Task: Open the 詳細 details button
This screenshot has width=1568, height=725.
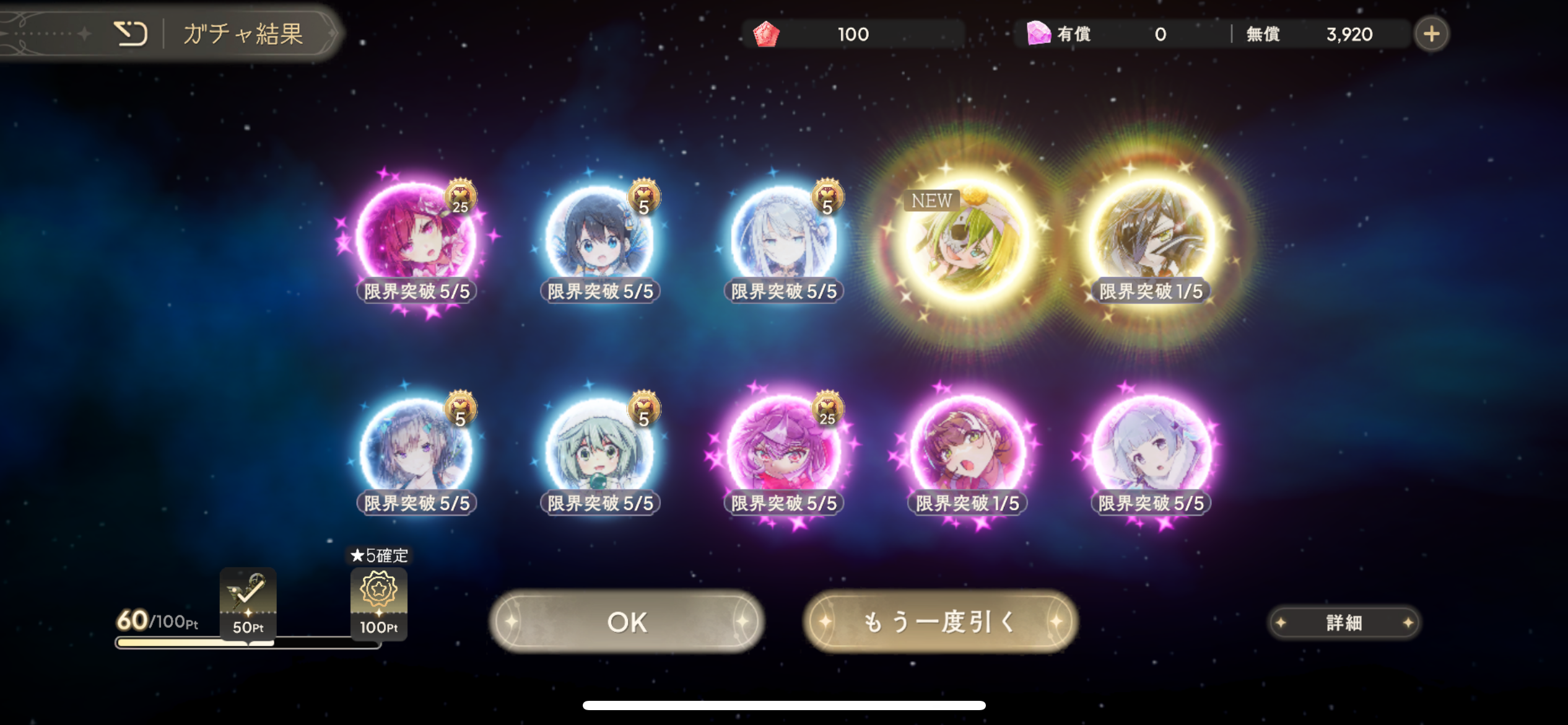Action: 1344,623
